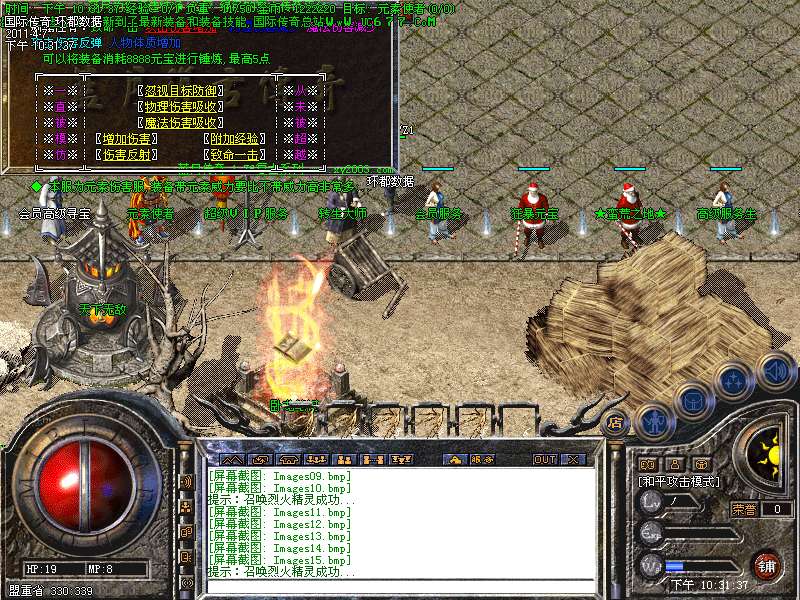Viewport: 800px width, 600px height.
Task: Choose the 物理伤害吸收 option
Action: [181, 107]
